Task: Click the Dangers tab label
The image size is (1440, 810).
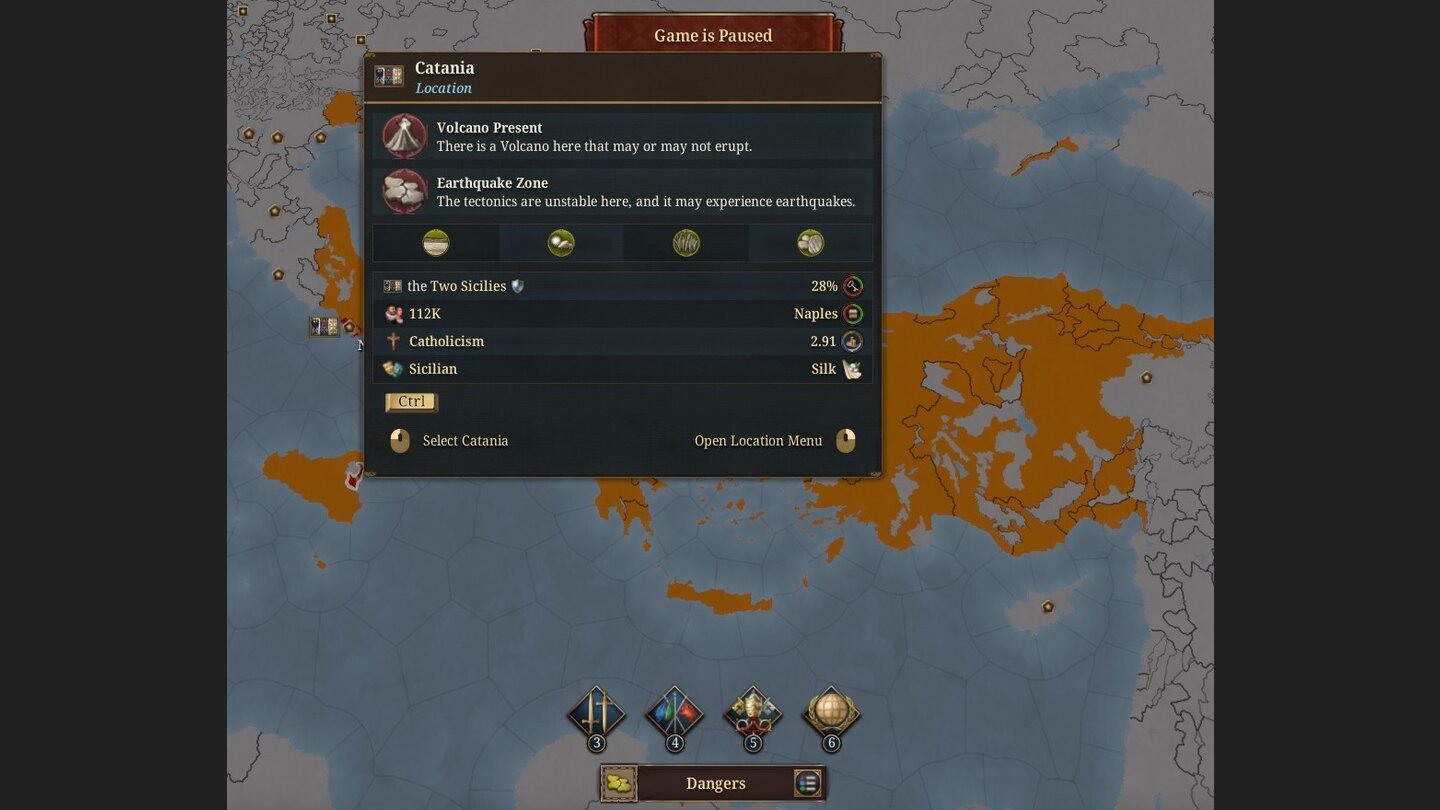Action: pyautogui.click(x=714, y=783)
